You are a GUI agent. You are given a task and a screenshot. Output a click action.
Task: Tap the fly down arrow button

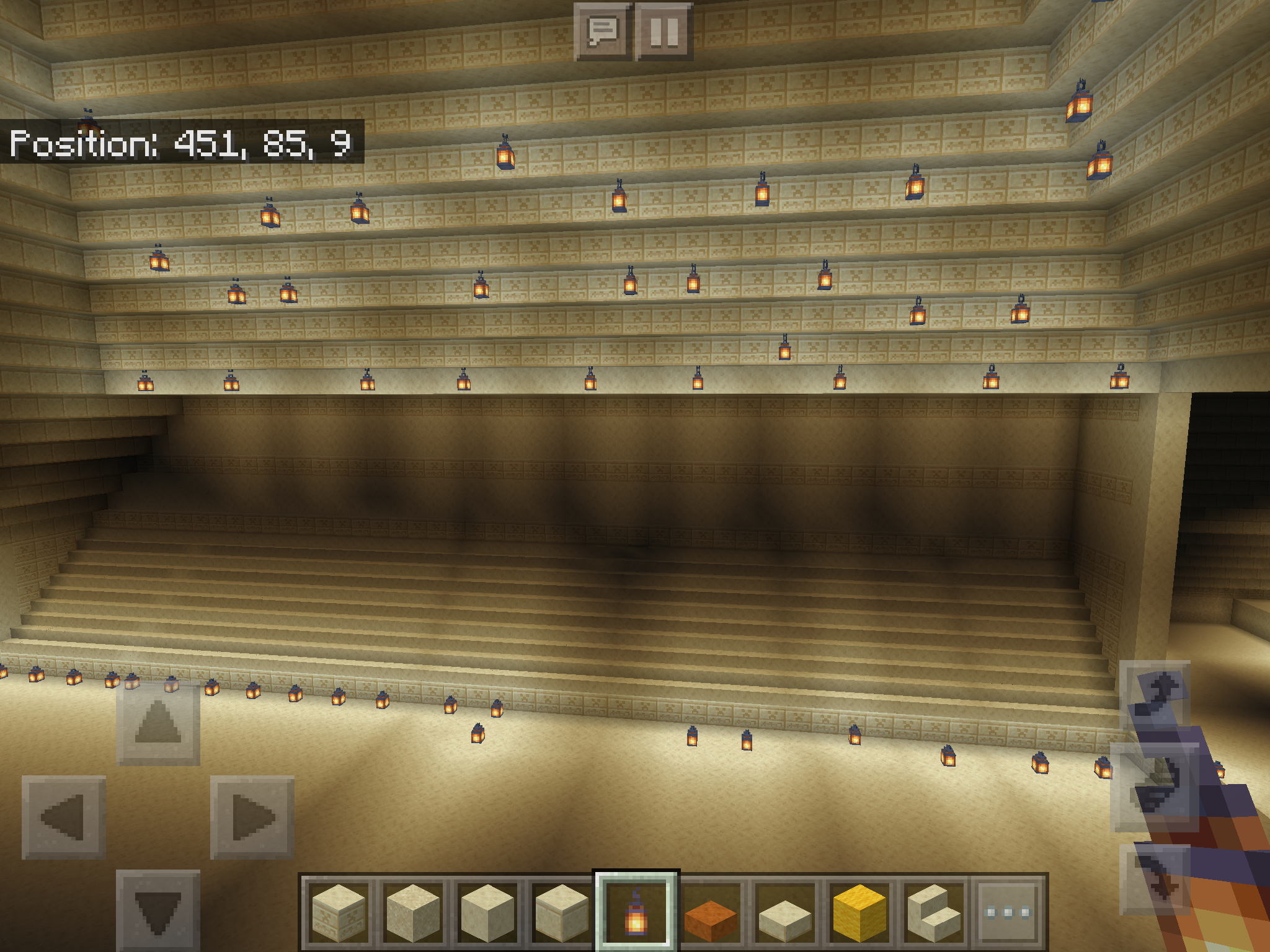coord(1155,879)
